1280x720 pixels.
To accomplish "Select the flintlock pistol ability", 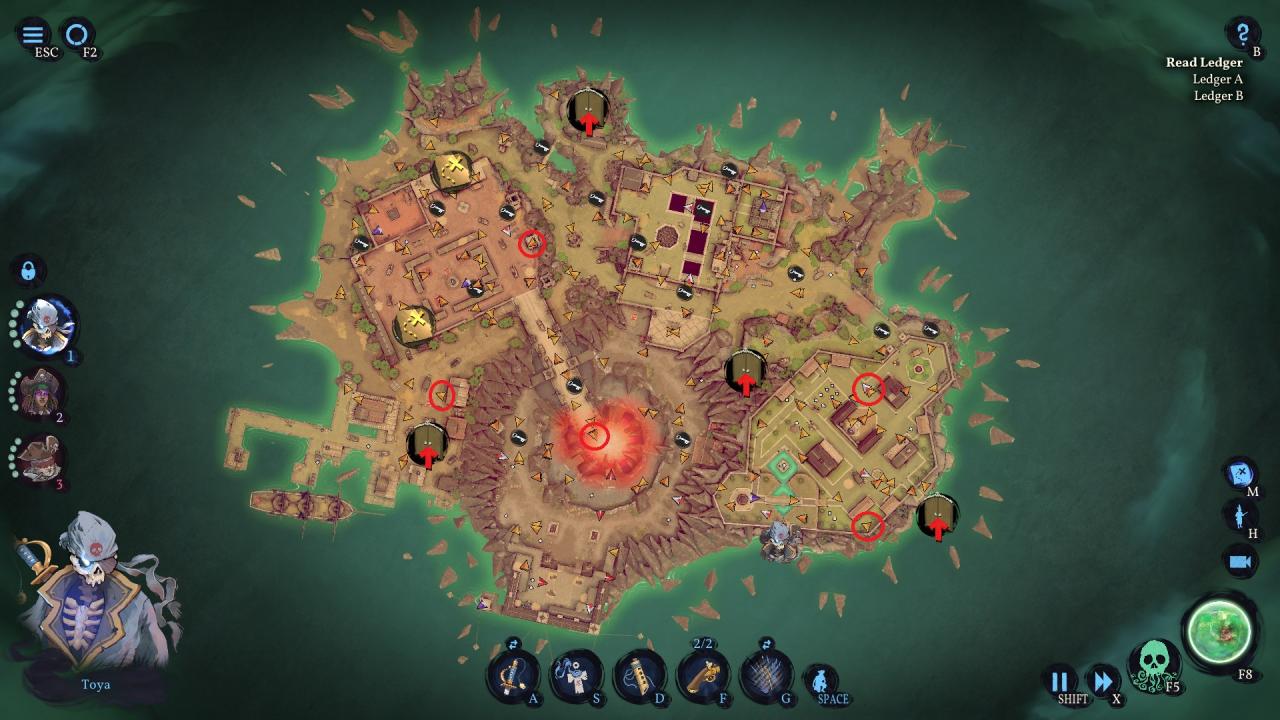I will (703, 675).
